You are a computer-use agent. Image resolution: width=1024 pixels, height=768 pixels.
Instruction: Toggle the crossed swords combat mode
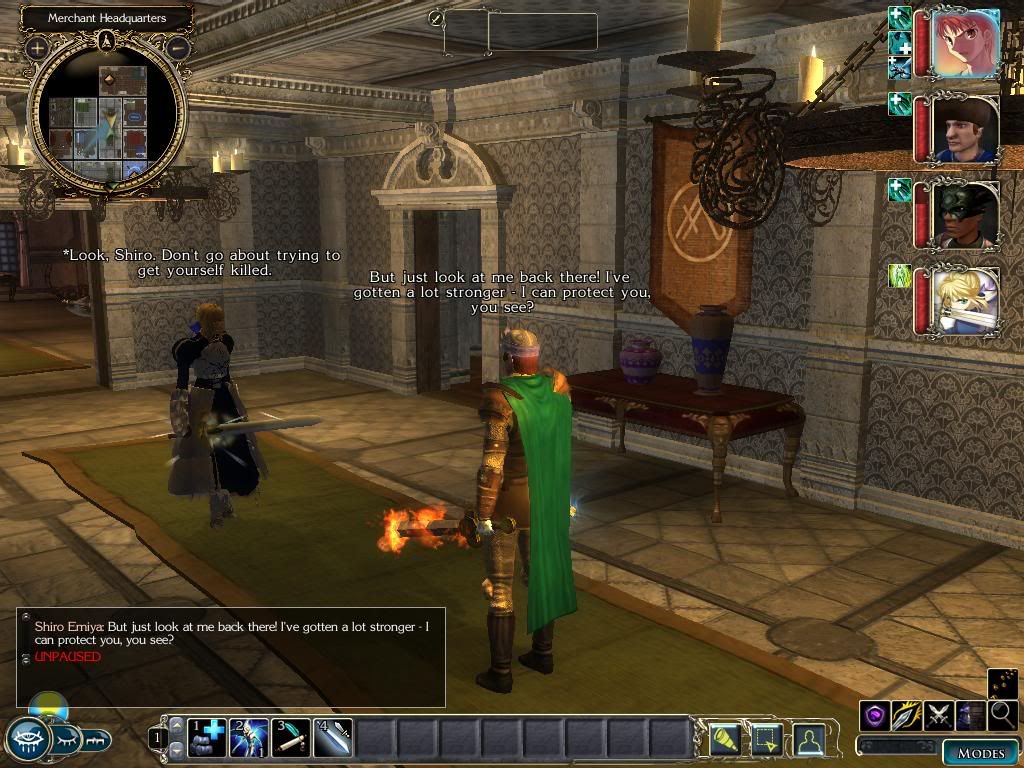pyautogui.click(x=939, y=715)
